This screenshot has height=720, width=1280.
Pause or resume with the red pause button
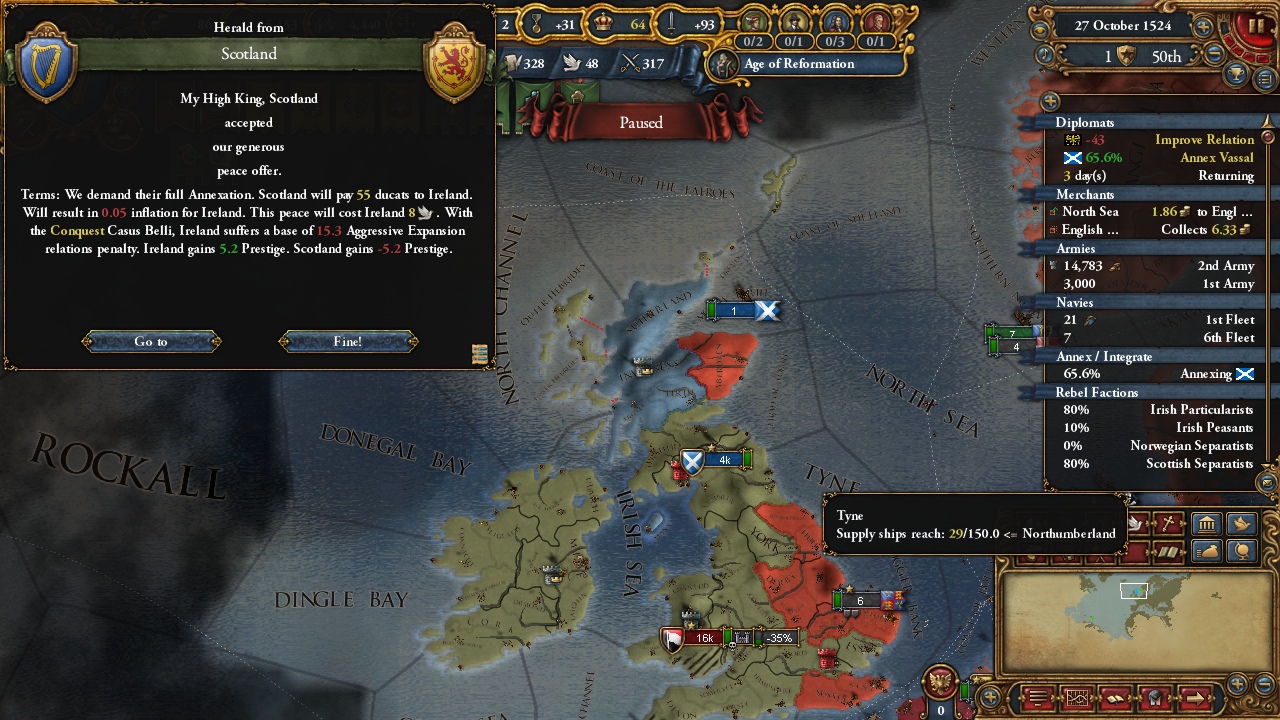click(1254, 27)
